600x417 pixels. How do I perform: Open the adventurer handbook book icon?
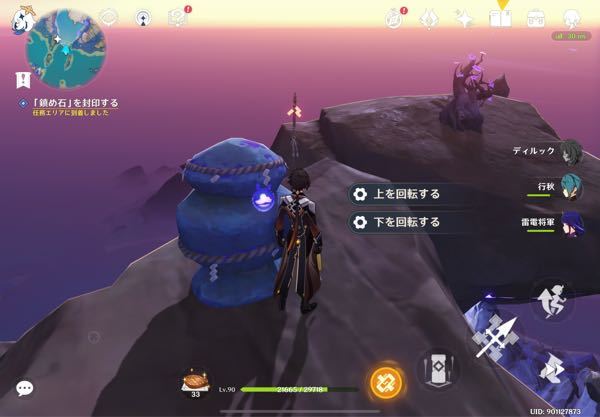pyautogui.click(x=500, y=18)
